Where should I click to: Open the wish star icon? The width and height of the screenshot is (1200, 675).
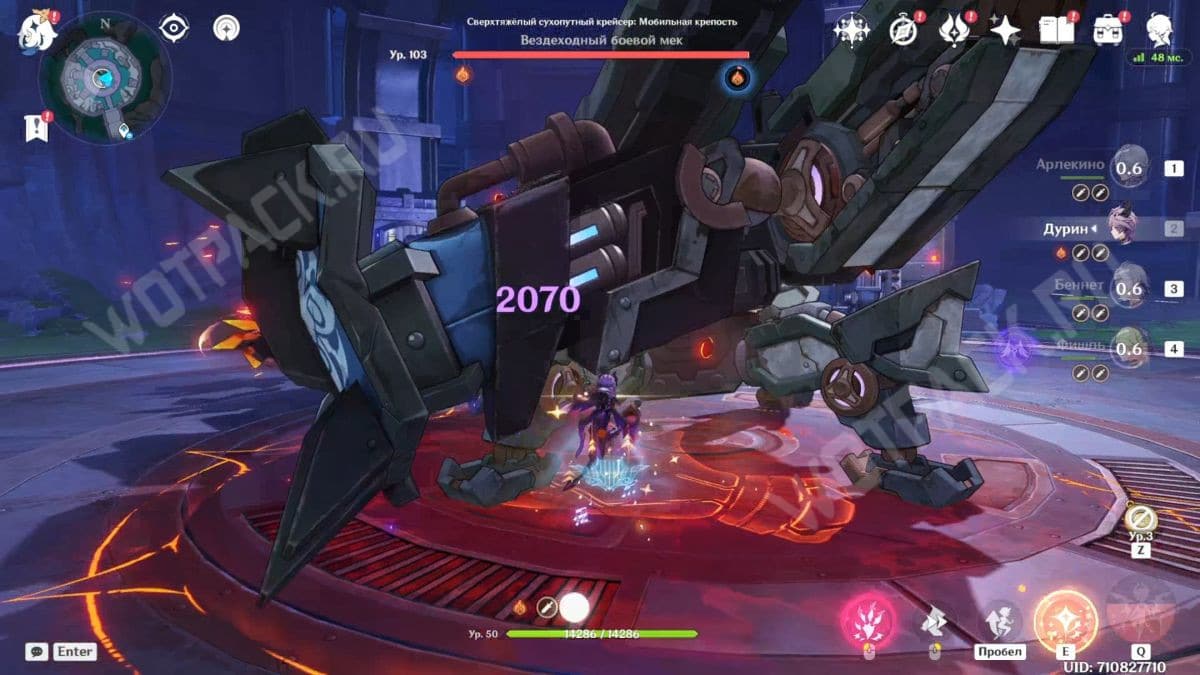coord(1004,30)
